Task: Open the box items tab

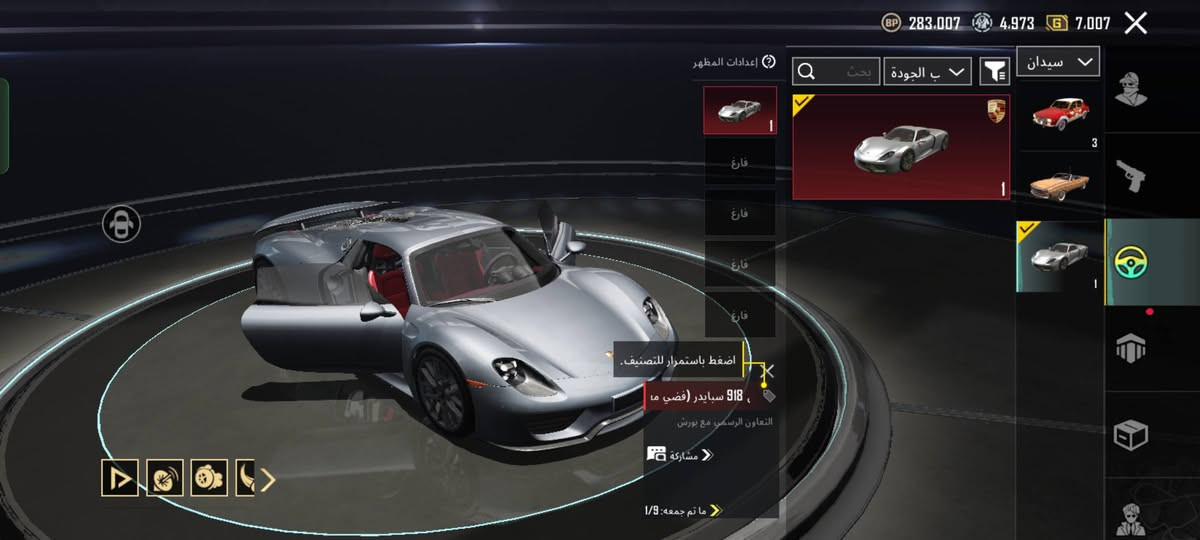Action: point(1131,435)
